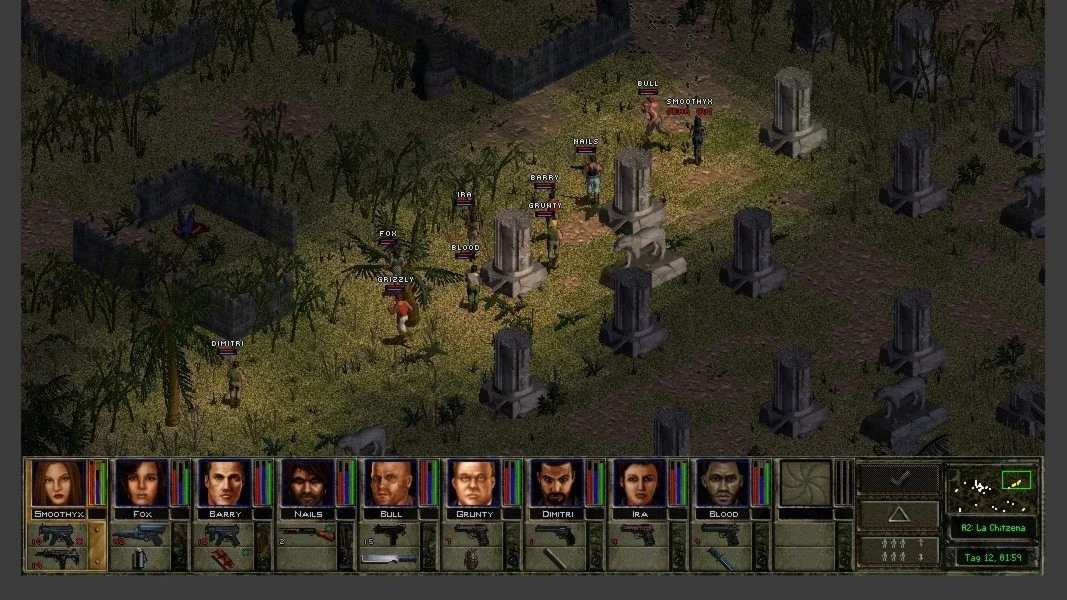1067x600 pixels.
Task: Click the checkmark end-turn button
Action: click(899, 479)
